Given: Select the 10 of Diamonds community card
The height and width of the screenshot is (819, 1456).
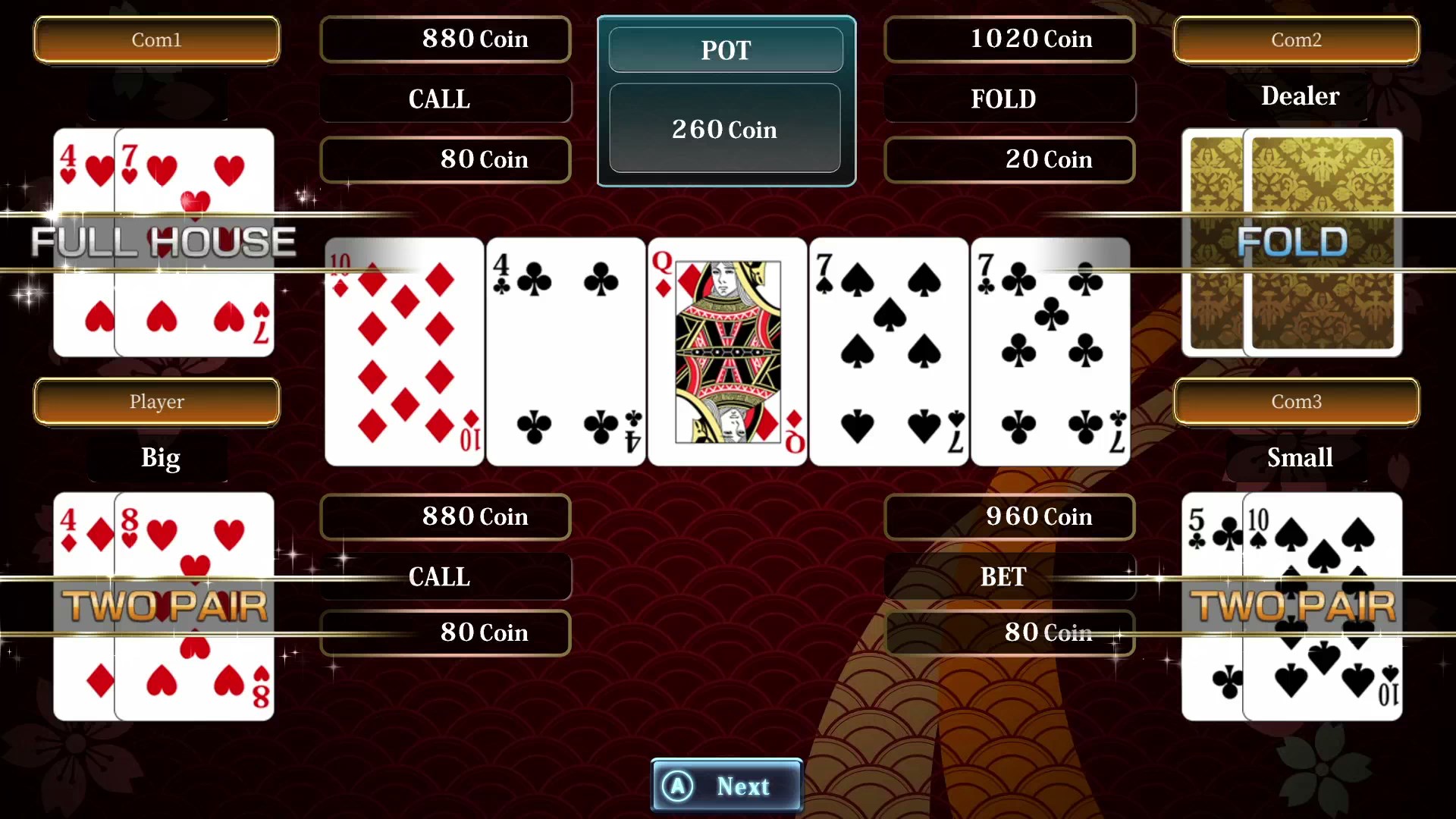Looking at the screenshot, I should (403, 351).
